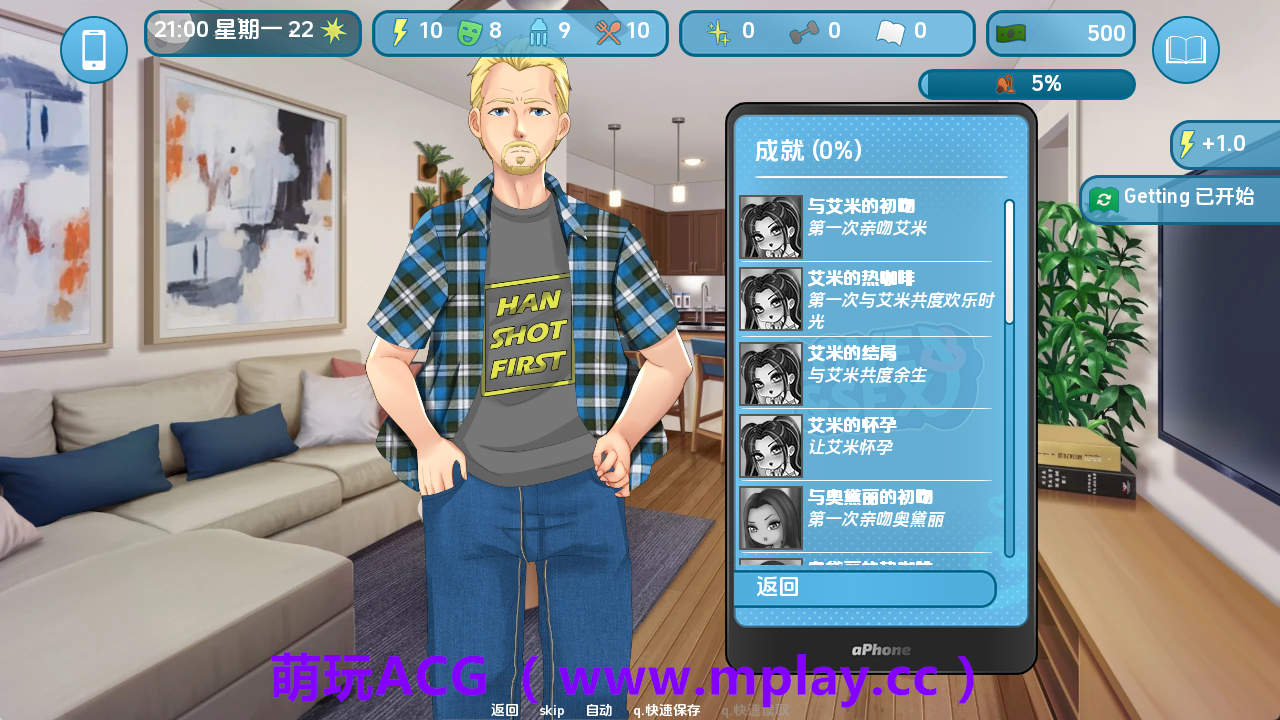1280x720 pixels.
Task: Open the journal book icon top-right
Action: tap(1185, 47)
